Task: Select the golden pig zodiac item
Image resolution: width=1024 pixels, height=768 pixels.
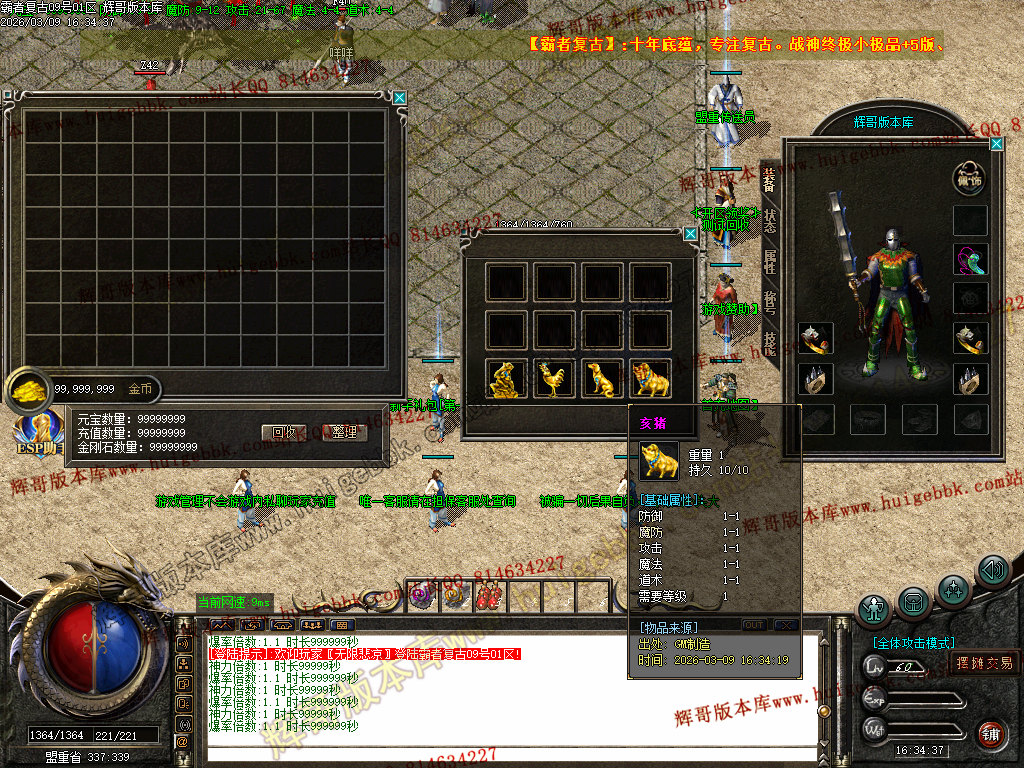Action: (651, 380)
